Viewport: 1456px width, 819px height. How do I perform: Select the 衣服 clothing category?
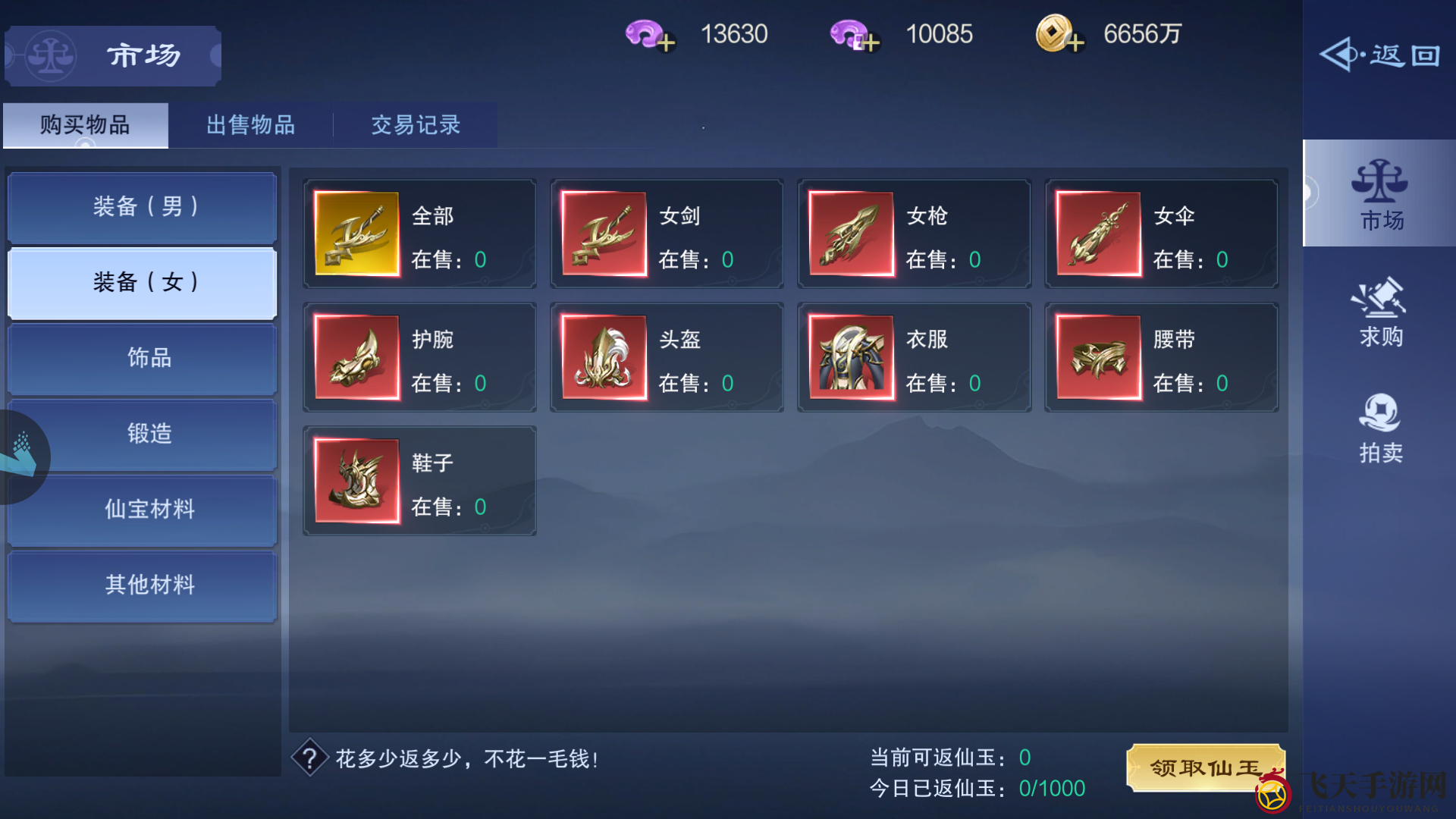(914, 357)
